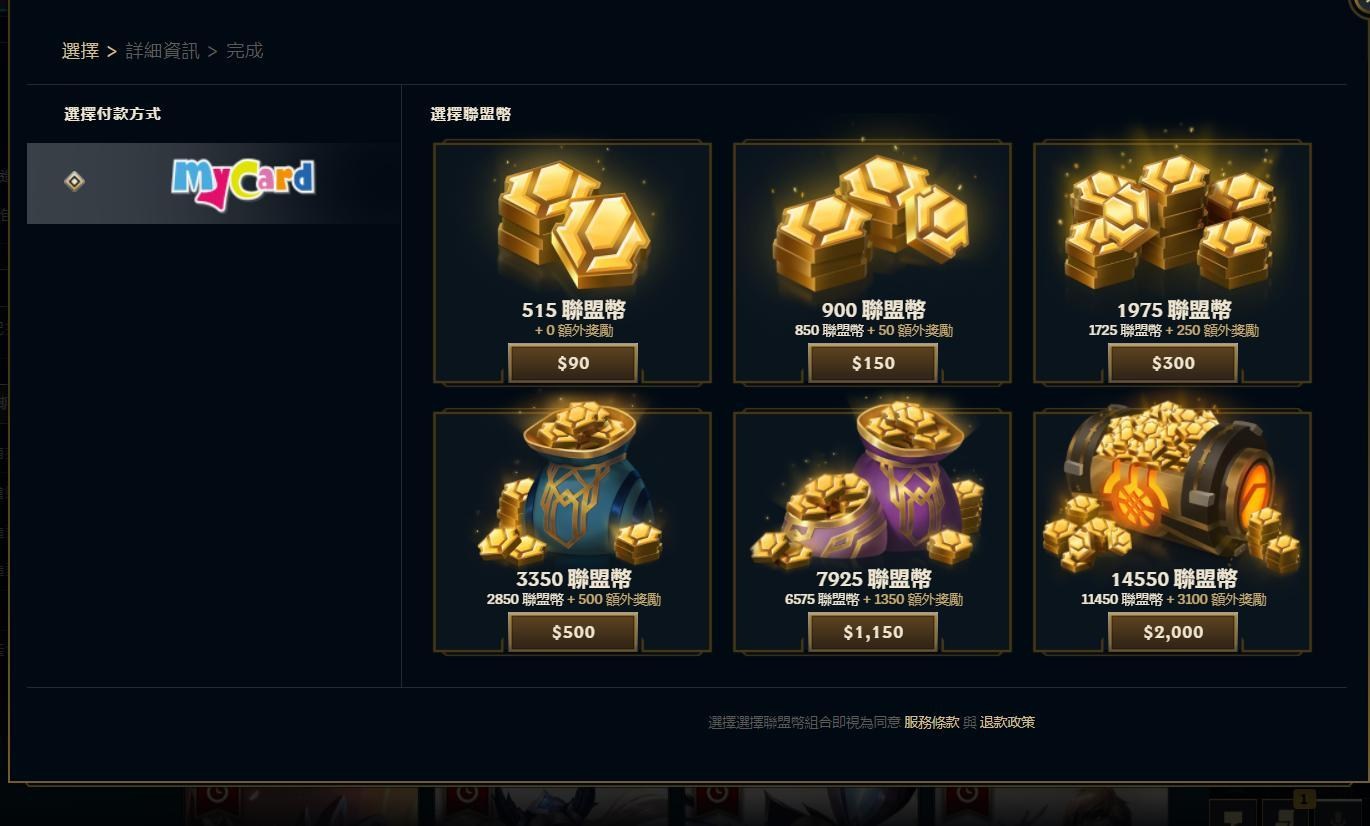Select the MyCard payment method

[x=213, y=183]
